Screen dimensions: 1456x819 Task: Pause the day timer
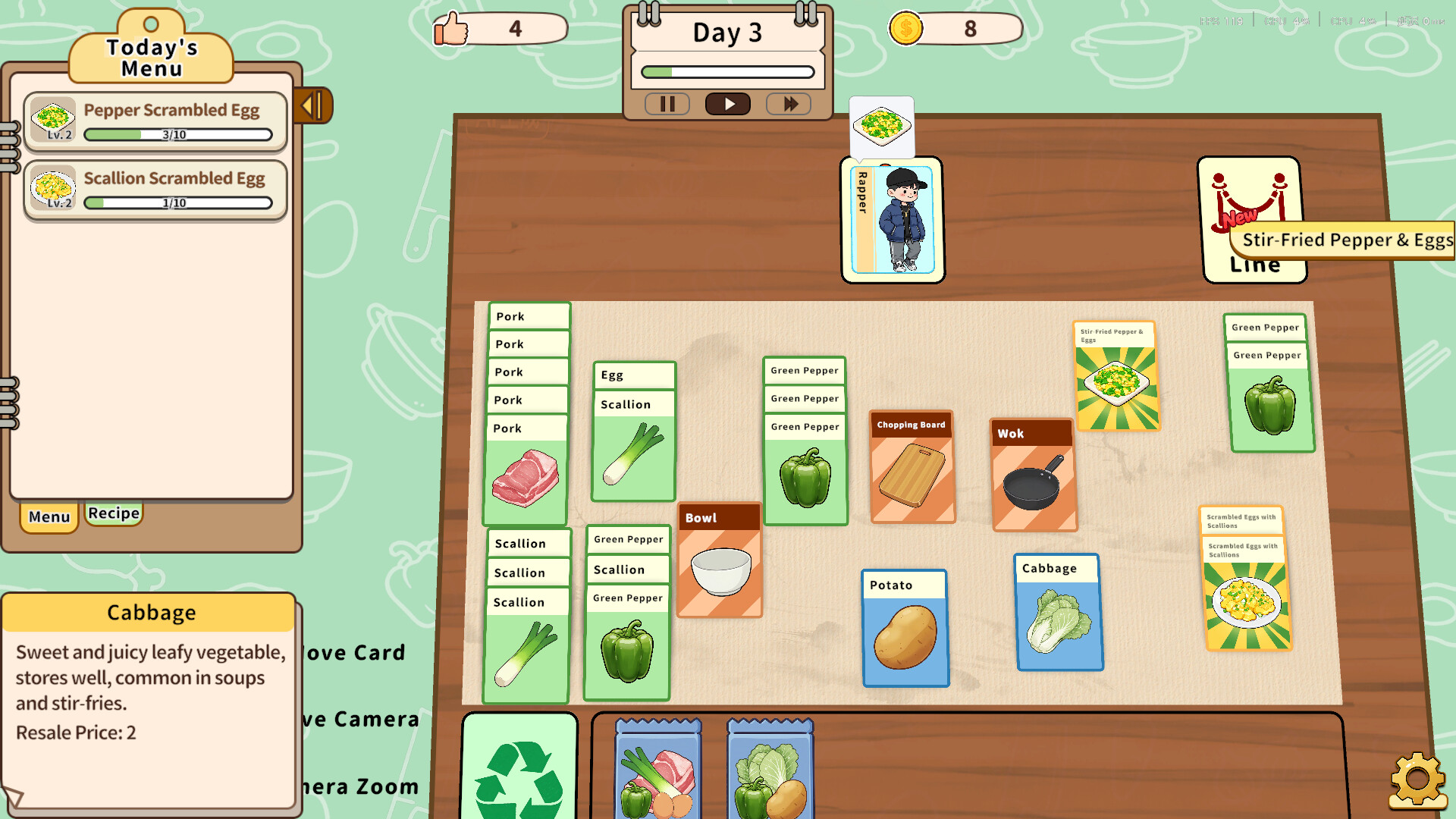[667, 104]
